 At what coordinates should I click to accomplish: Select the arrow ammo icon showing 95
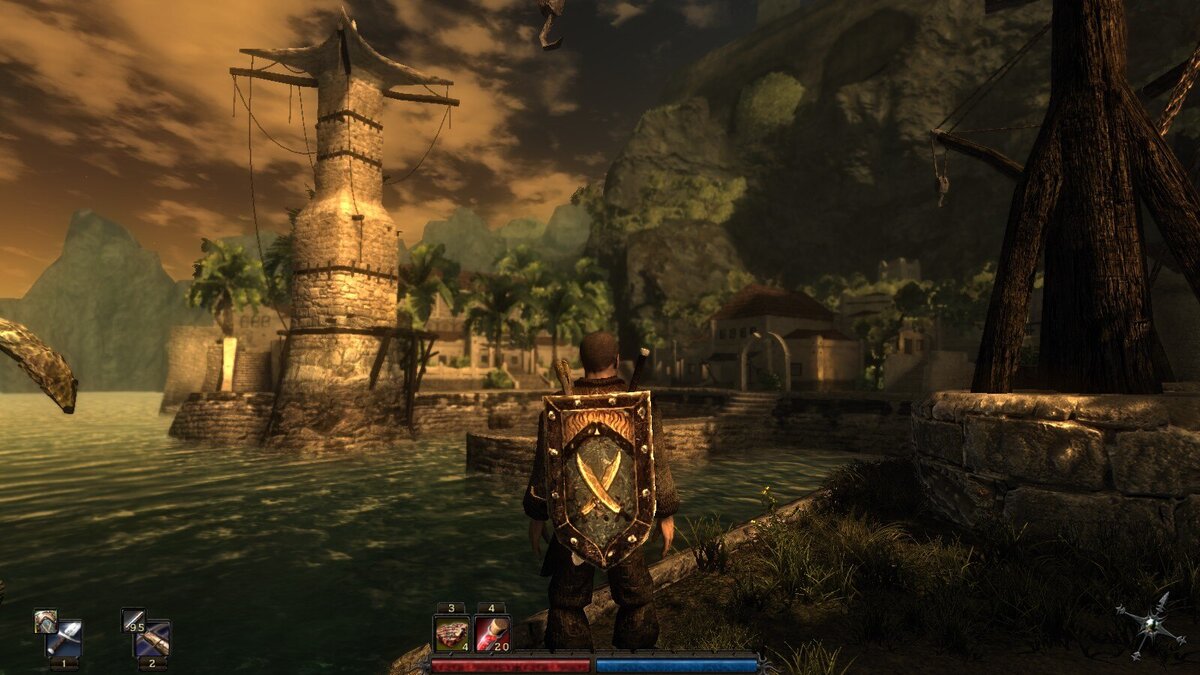(x=131, y=620)
